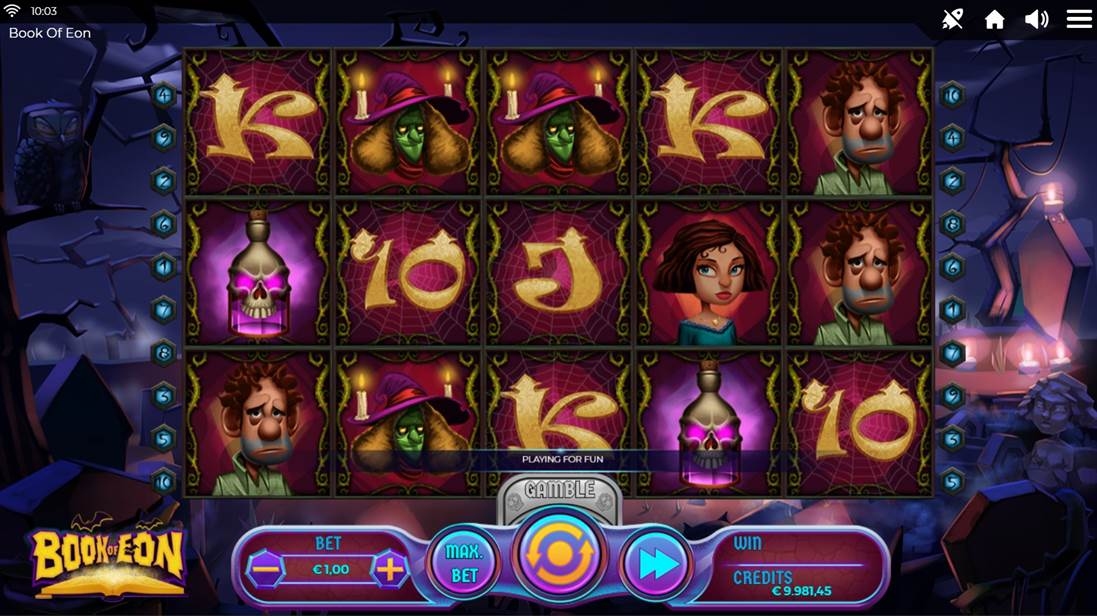The height and width of the screenshot is (616, 1097).
Task: Open the hamburger menu
Action: pos(1078,19)
